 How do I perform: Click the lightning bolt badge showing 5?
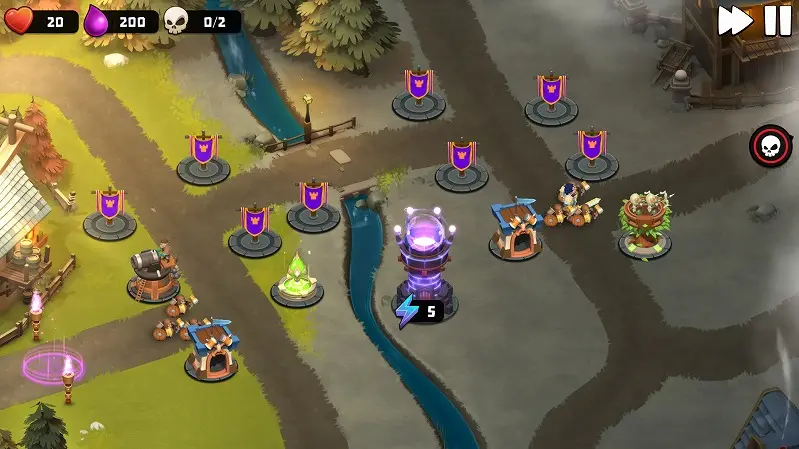click(418, 311)
